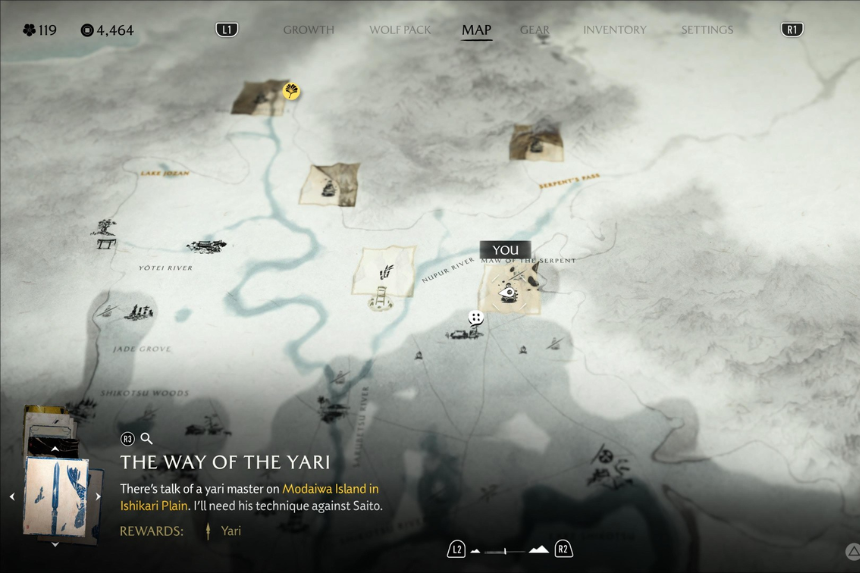
Task: Go to the Gear tab
Action: pos(535,30)
